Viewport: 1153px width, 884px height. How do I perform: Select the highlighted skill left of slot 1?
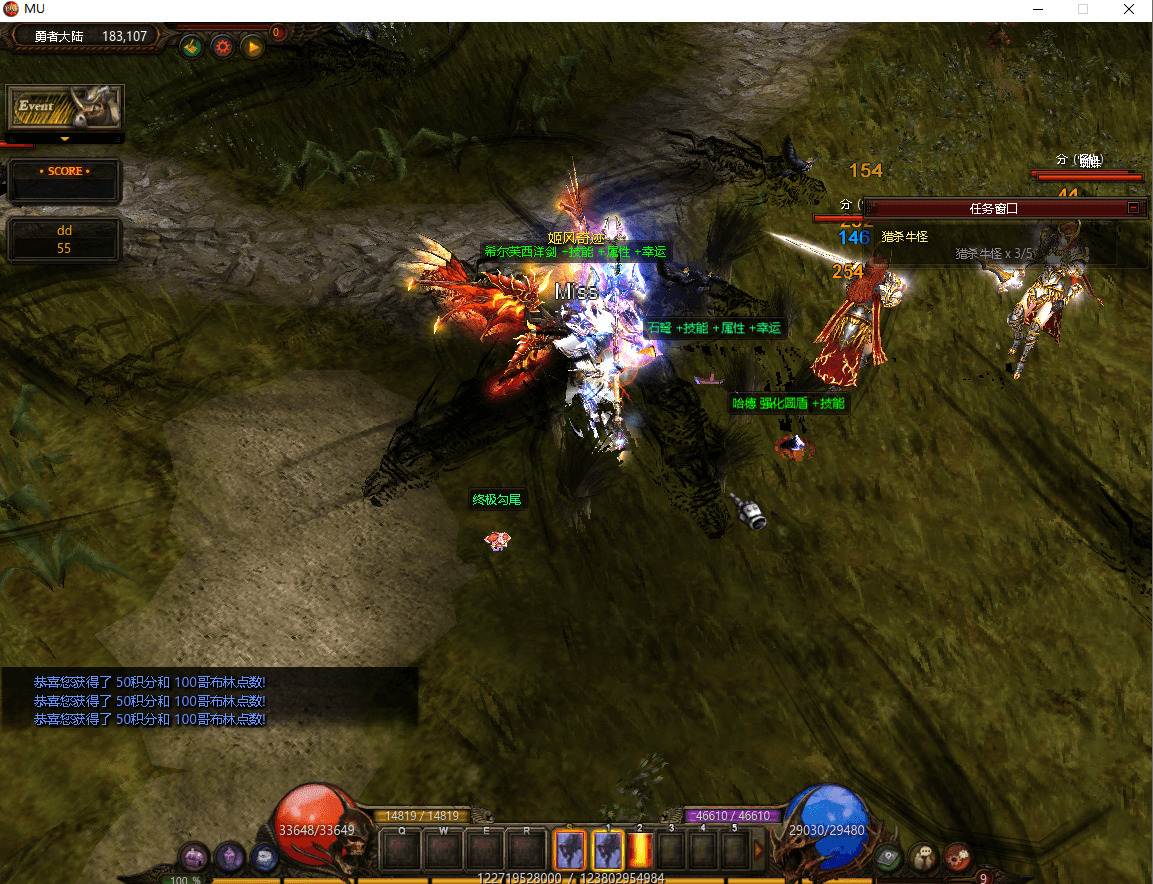click(570, 850)
